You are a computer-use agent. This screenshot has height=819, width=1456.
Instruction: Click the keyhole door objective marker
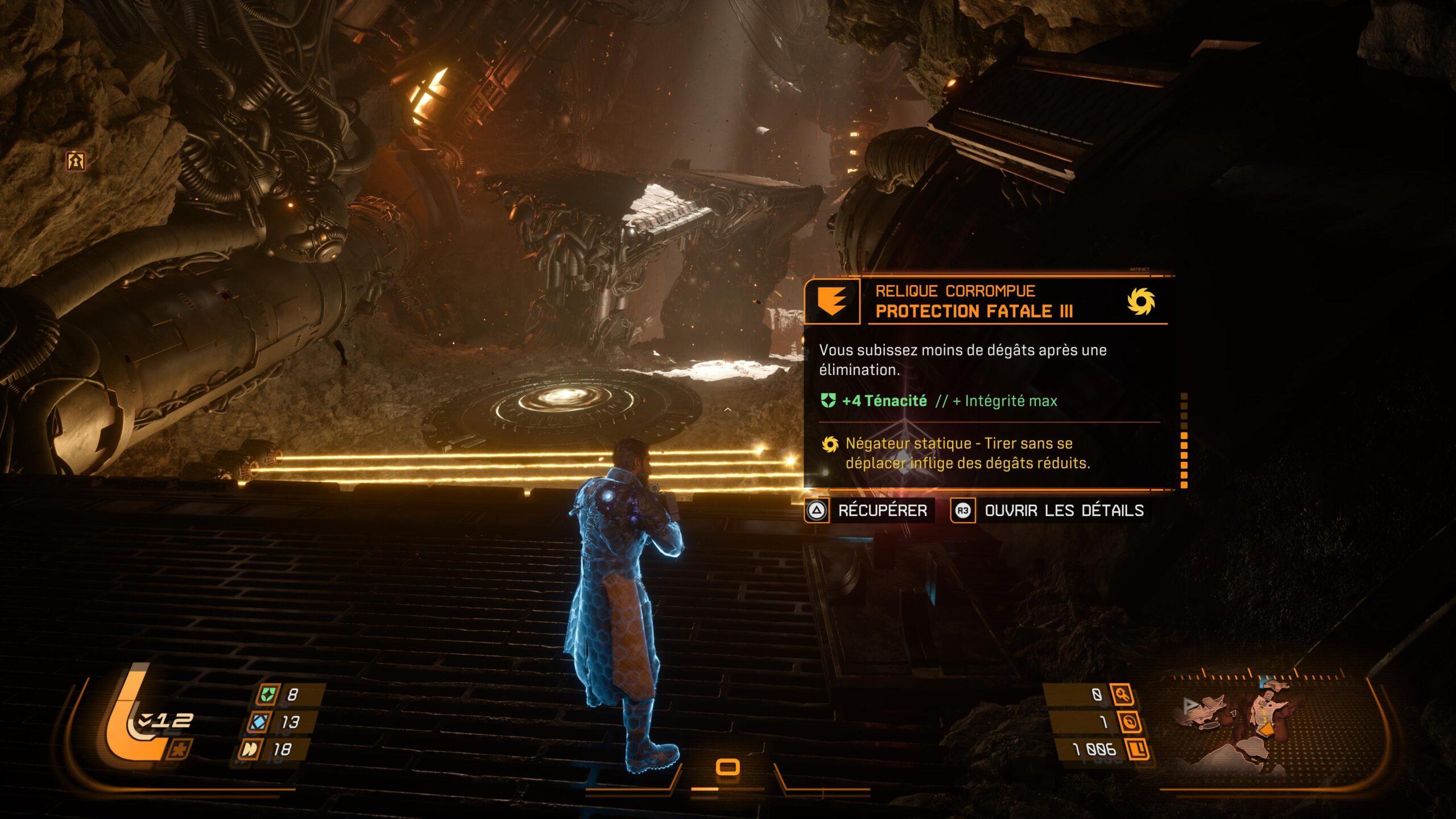click(75, 161)
